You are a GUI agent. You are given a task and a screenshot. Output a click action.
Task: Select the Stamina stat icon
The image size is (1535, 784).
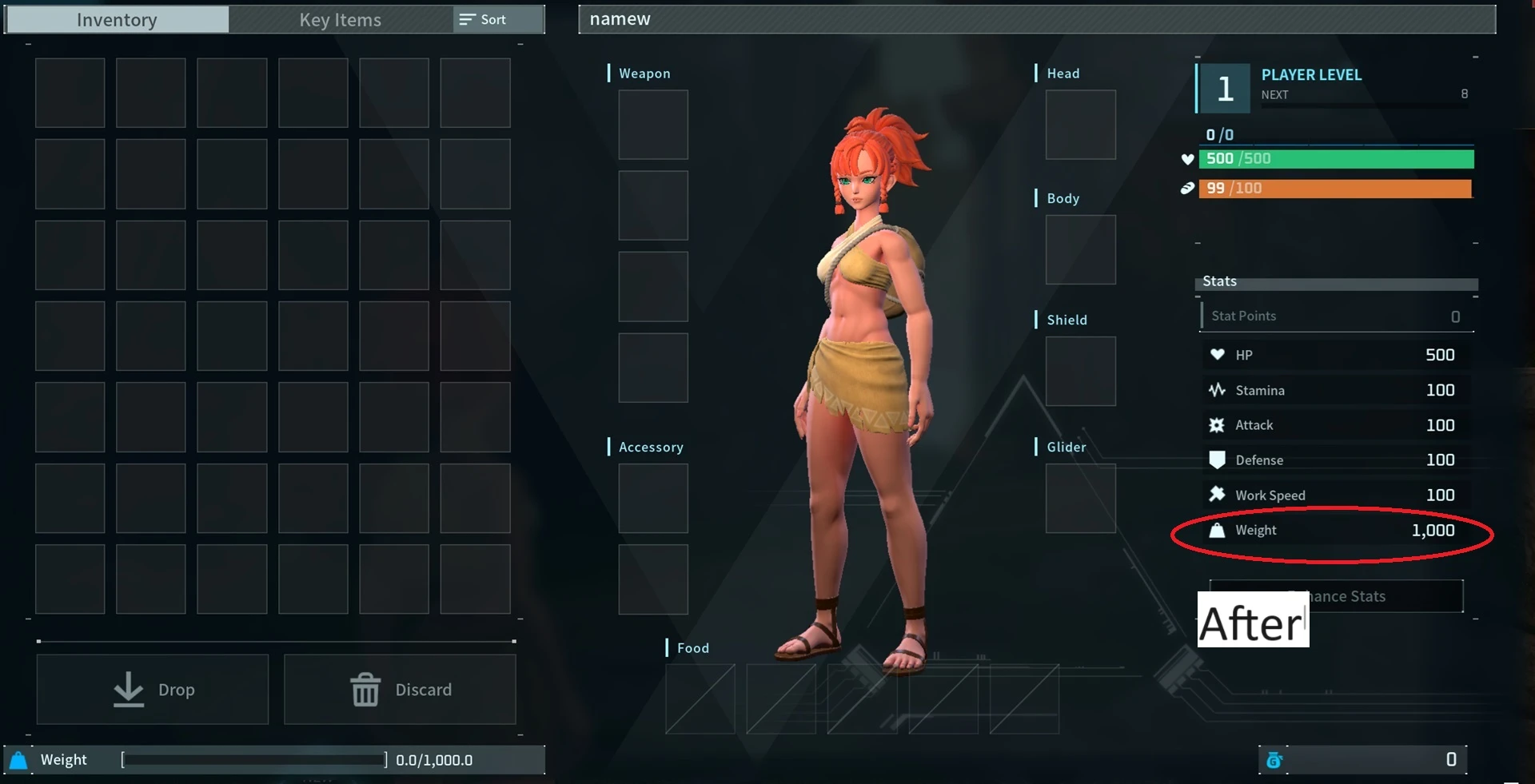point(1217,390)
